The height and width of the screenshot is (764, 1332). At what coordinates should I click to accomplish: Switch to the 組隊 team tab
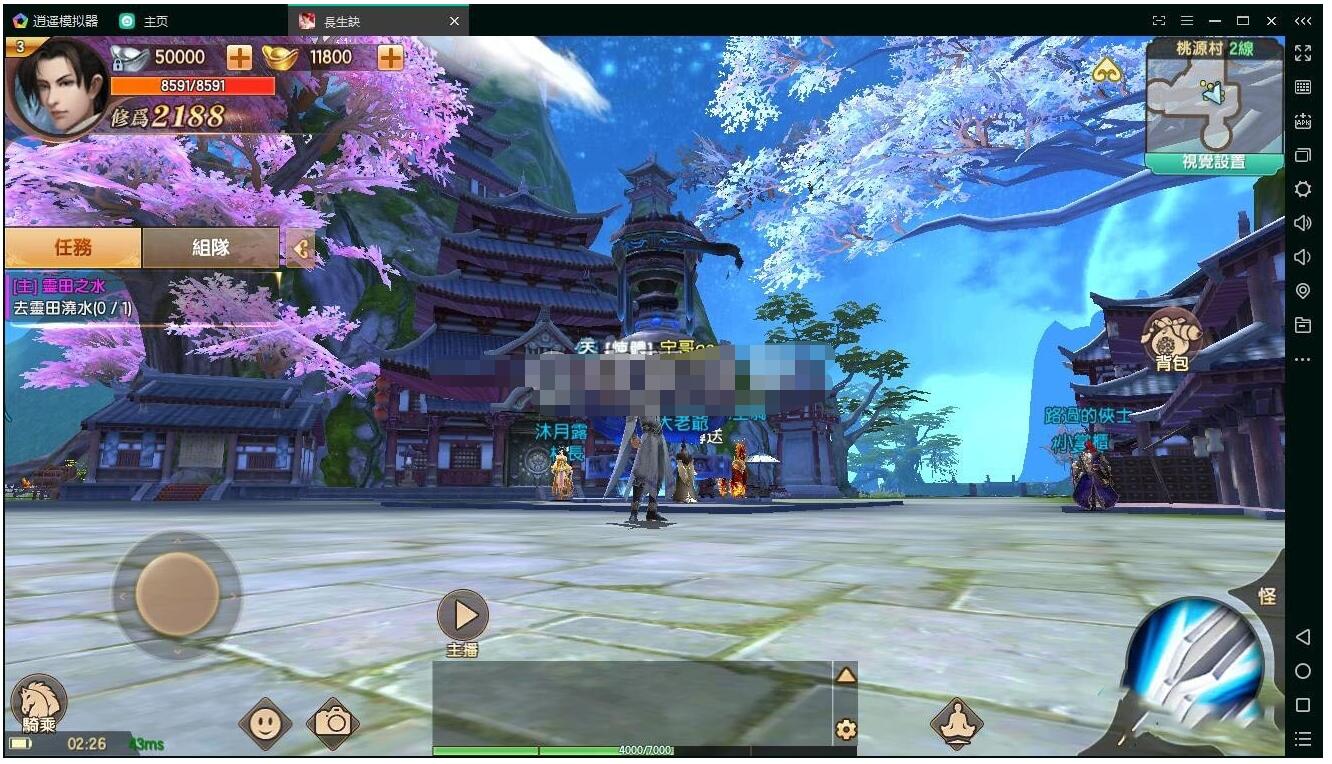tap(209, 247)
